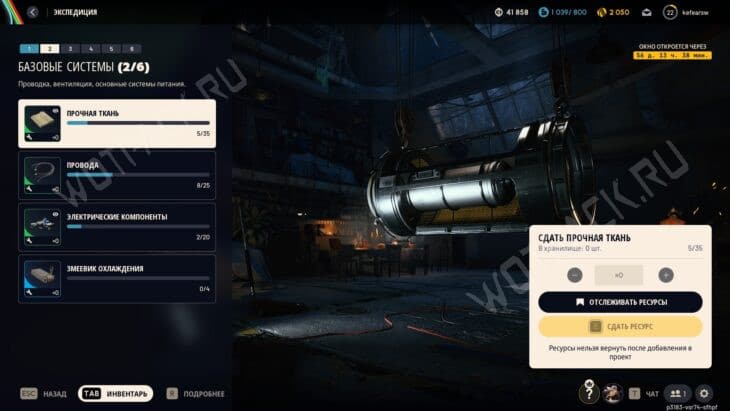The image size is (730, 411).
Task: Select the Электрические компоненты row
Action: pyautogui.click(x=117, y=226)
